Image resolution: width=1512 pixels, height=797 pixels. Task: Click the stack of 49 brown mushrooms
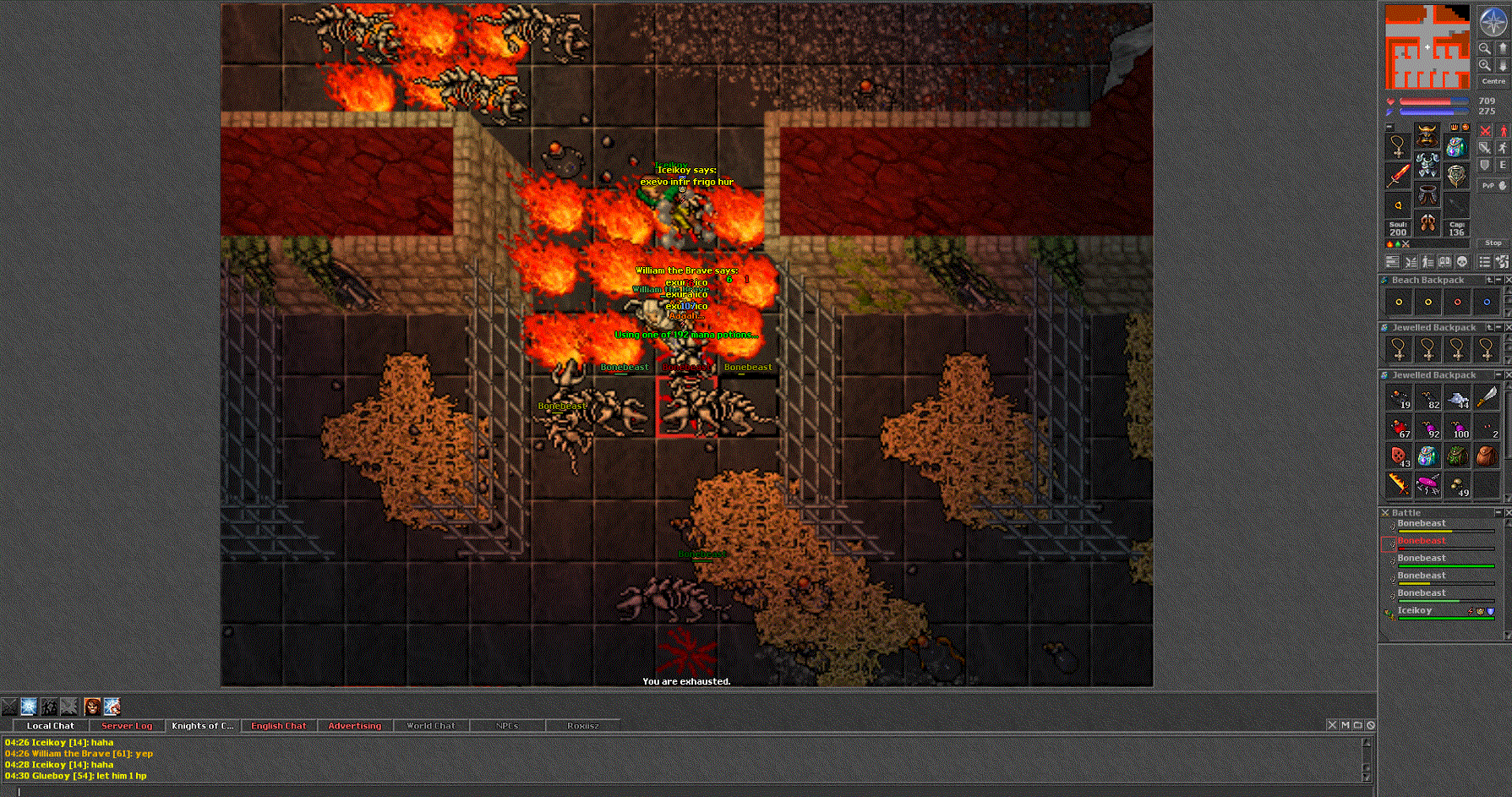(x=1458, y=485)
